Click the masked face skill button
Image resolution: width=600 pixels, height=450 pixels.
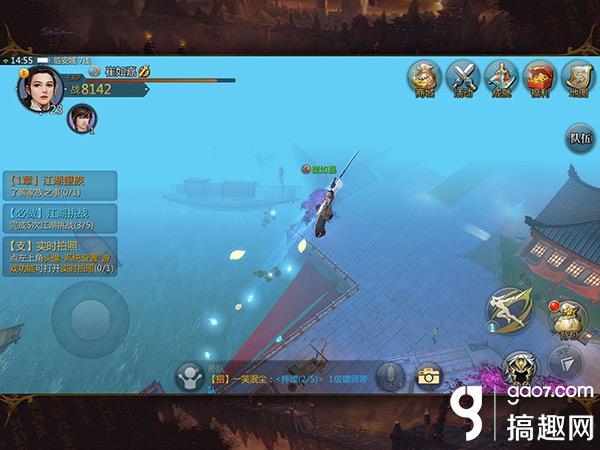pyautogui.click(x=519, y=368)
